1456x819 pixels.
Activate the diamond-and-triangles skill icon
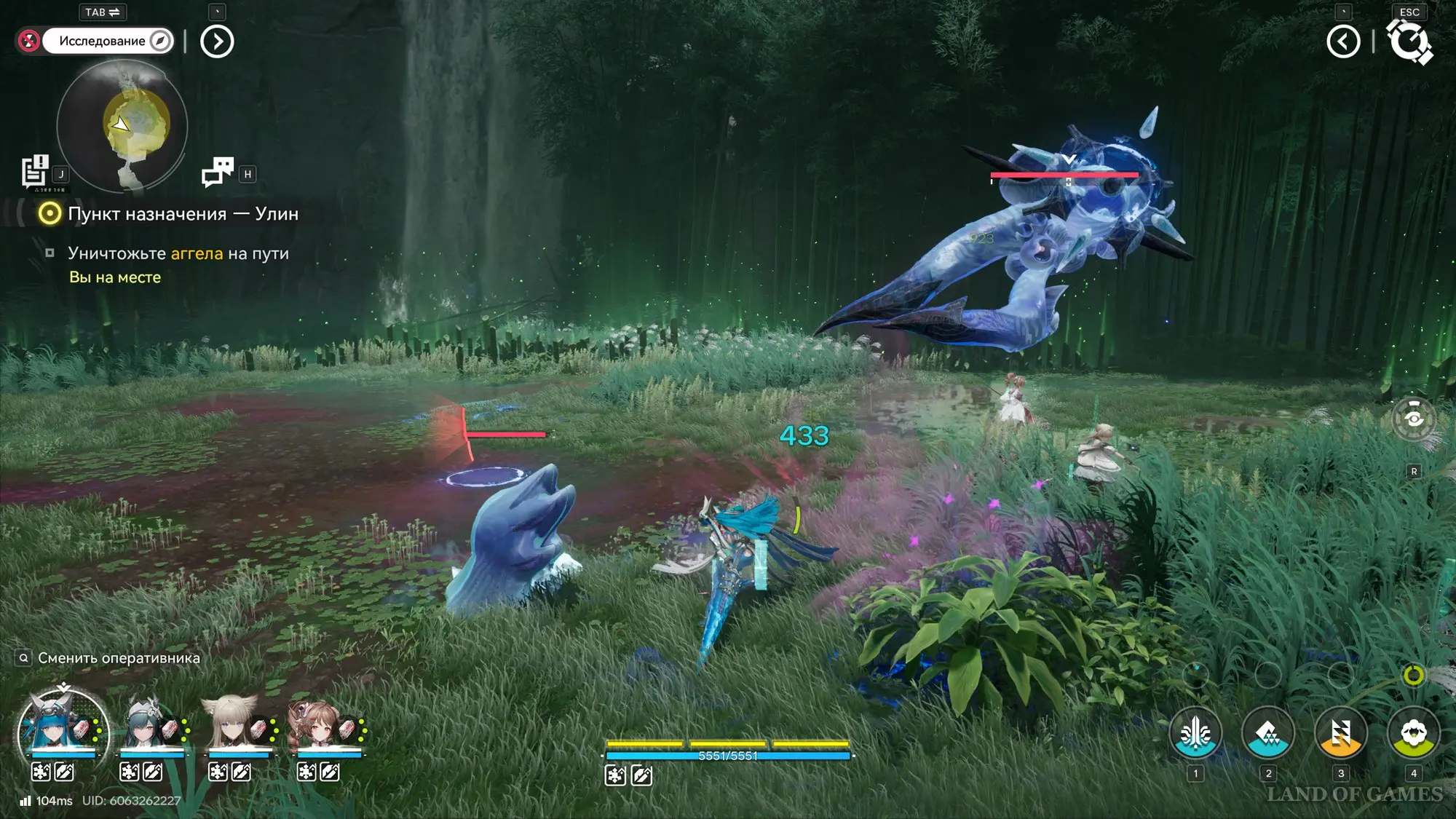(x=1267, y=733)
